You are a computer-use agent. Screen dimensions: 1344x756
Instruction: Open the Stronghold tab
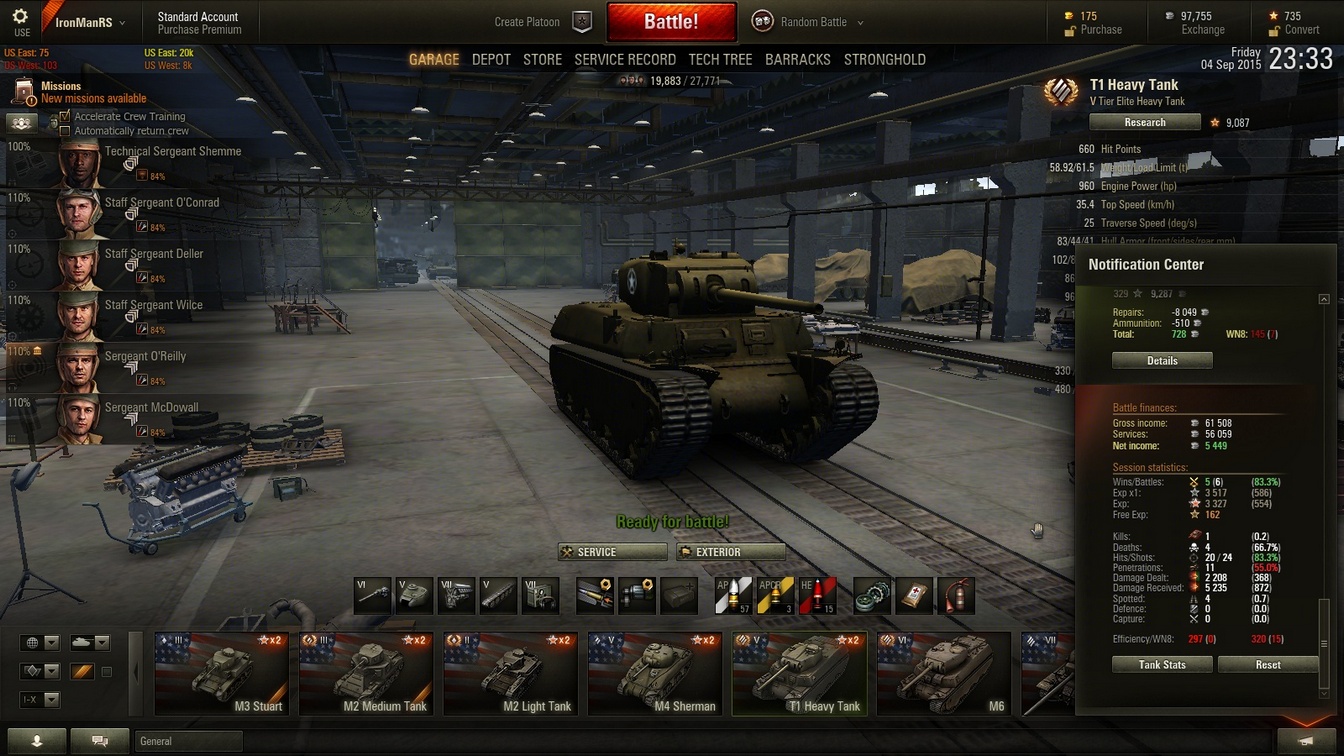(x=884, y=60)
